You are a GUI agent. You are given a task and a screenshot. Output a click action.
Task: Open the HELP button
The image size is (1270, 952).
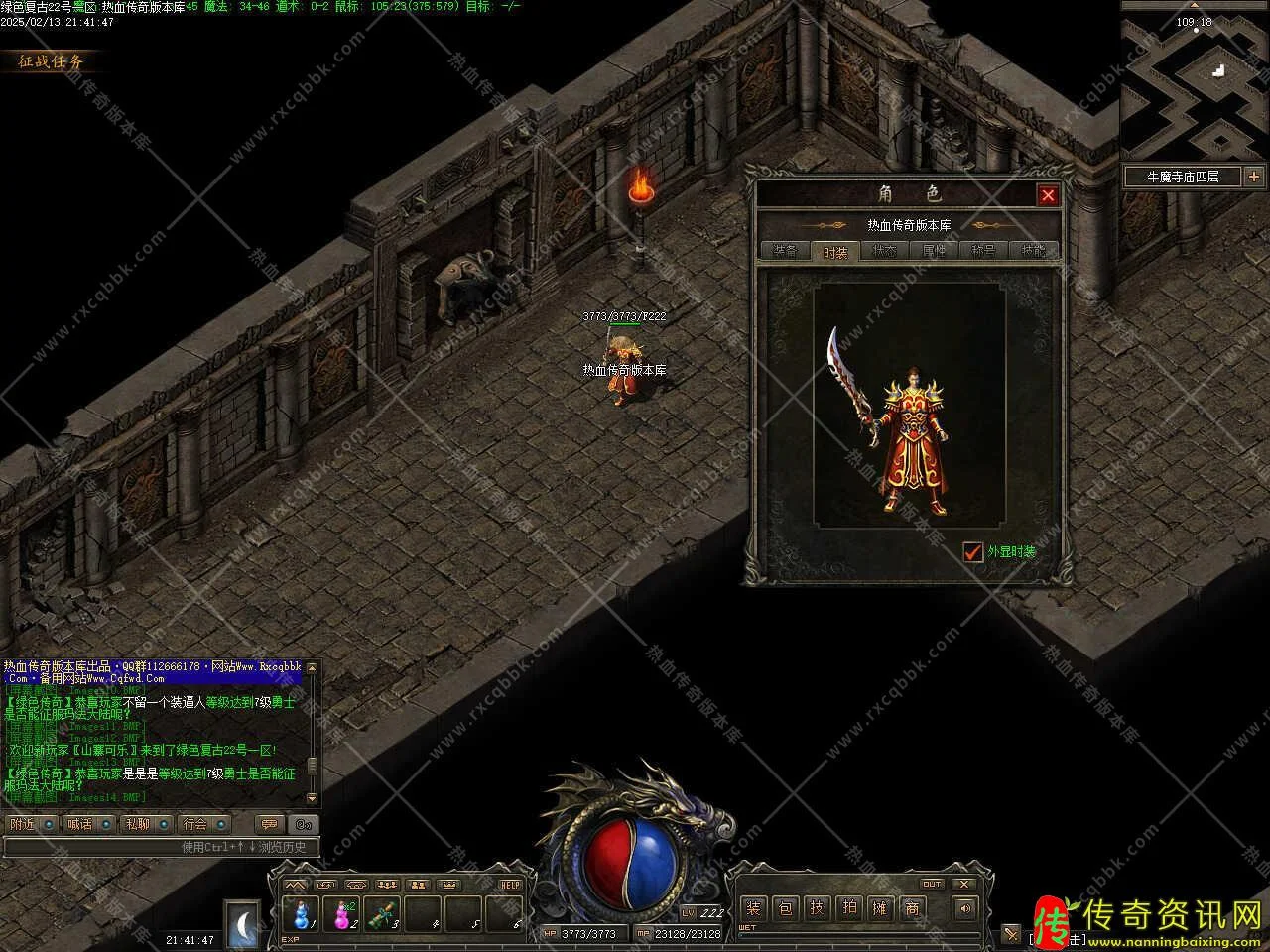(x=510, y=885)
